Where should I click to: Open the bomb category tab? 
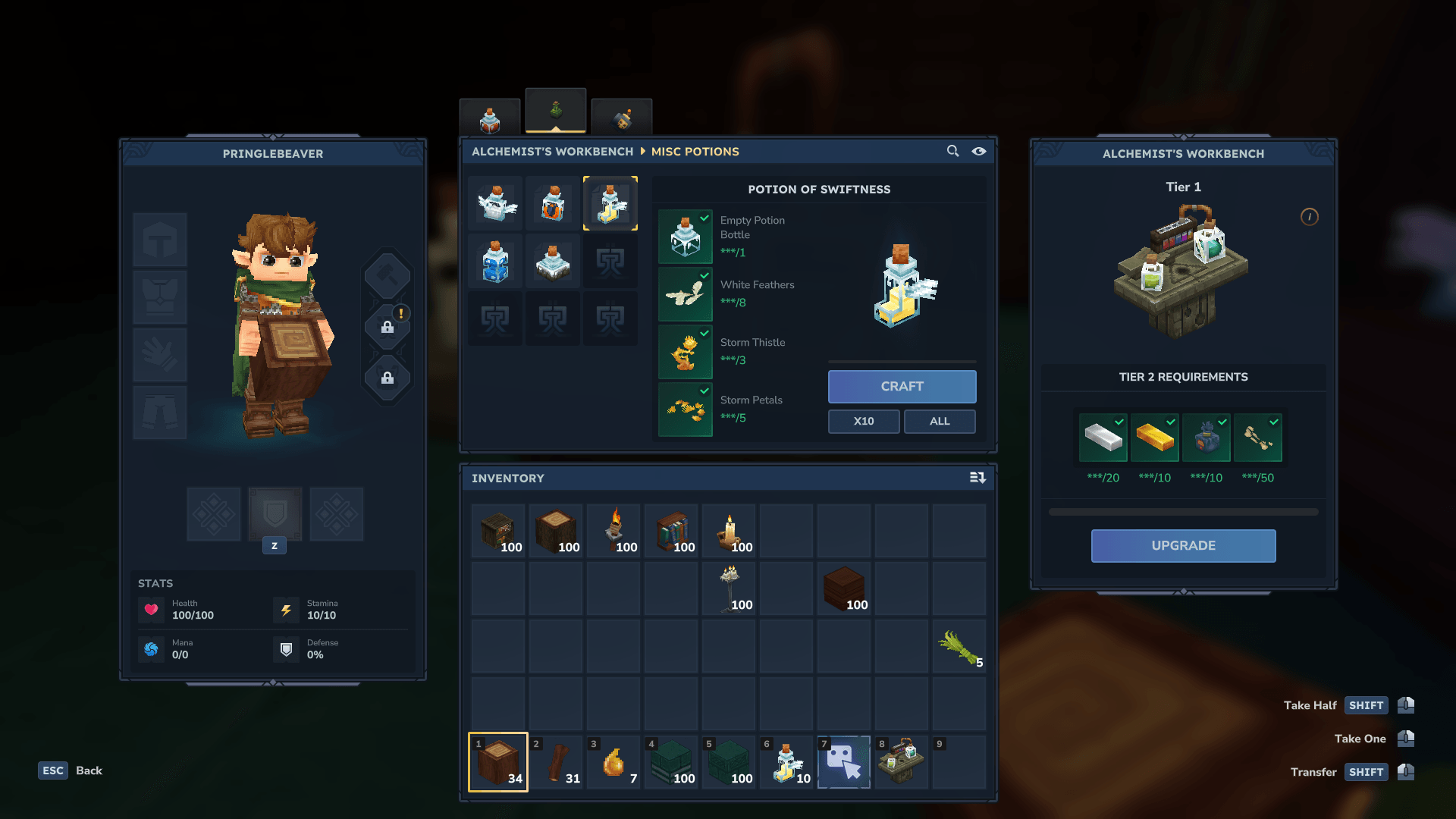pos(622,119)
